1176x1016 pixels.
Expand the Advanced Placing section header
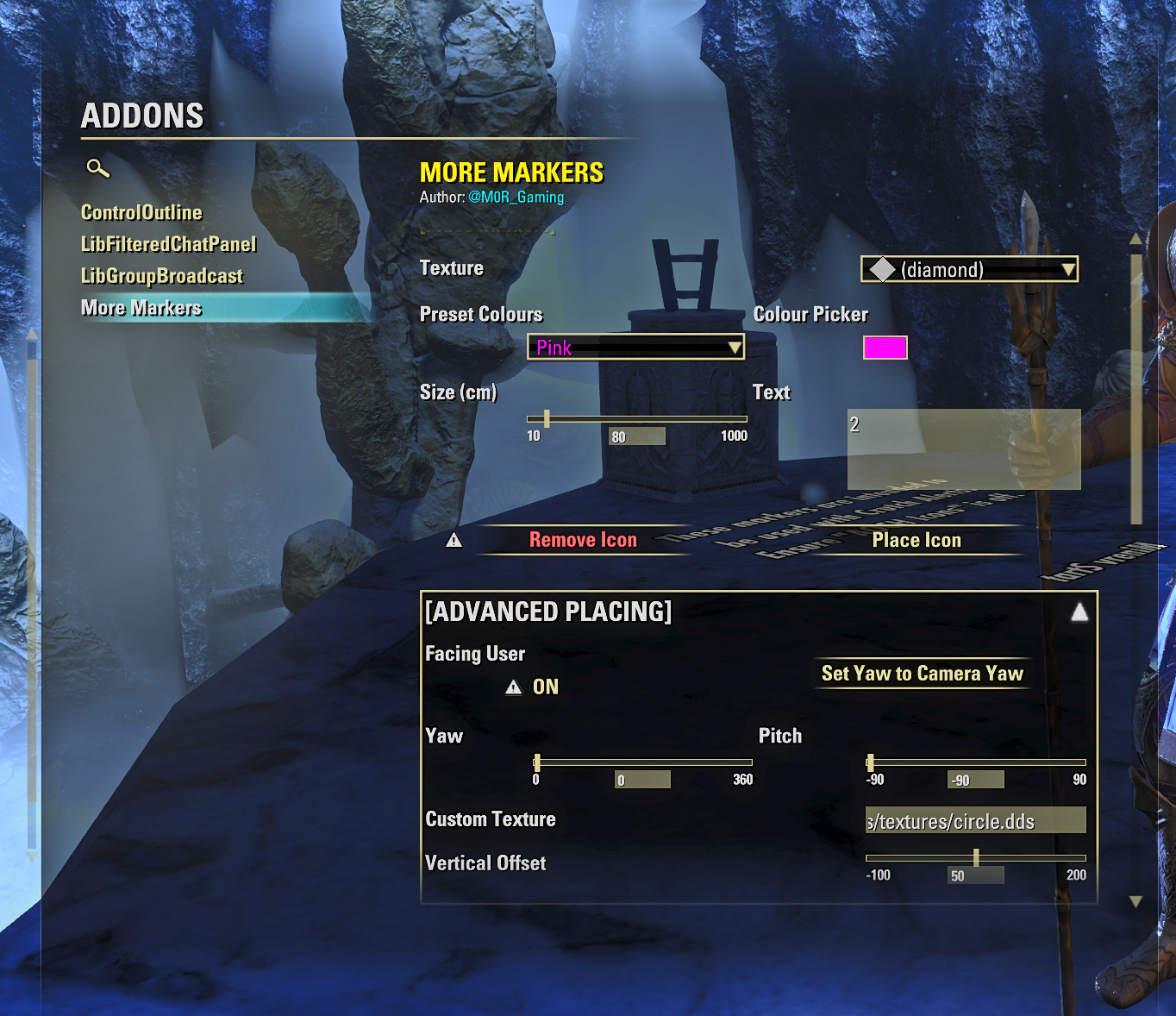coord(550,611)
